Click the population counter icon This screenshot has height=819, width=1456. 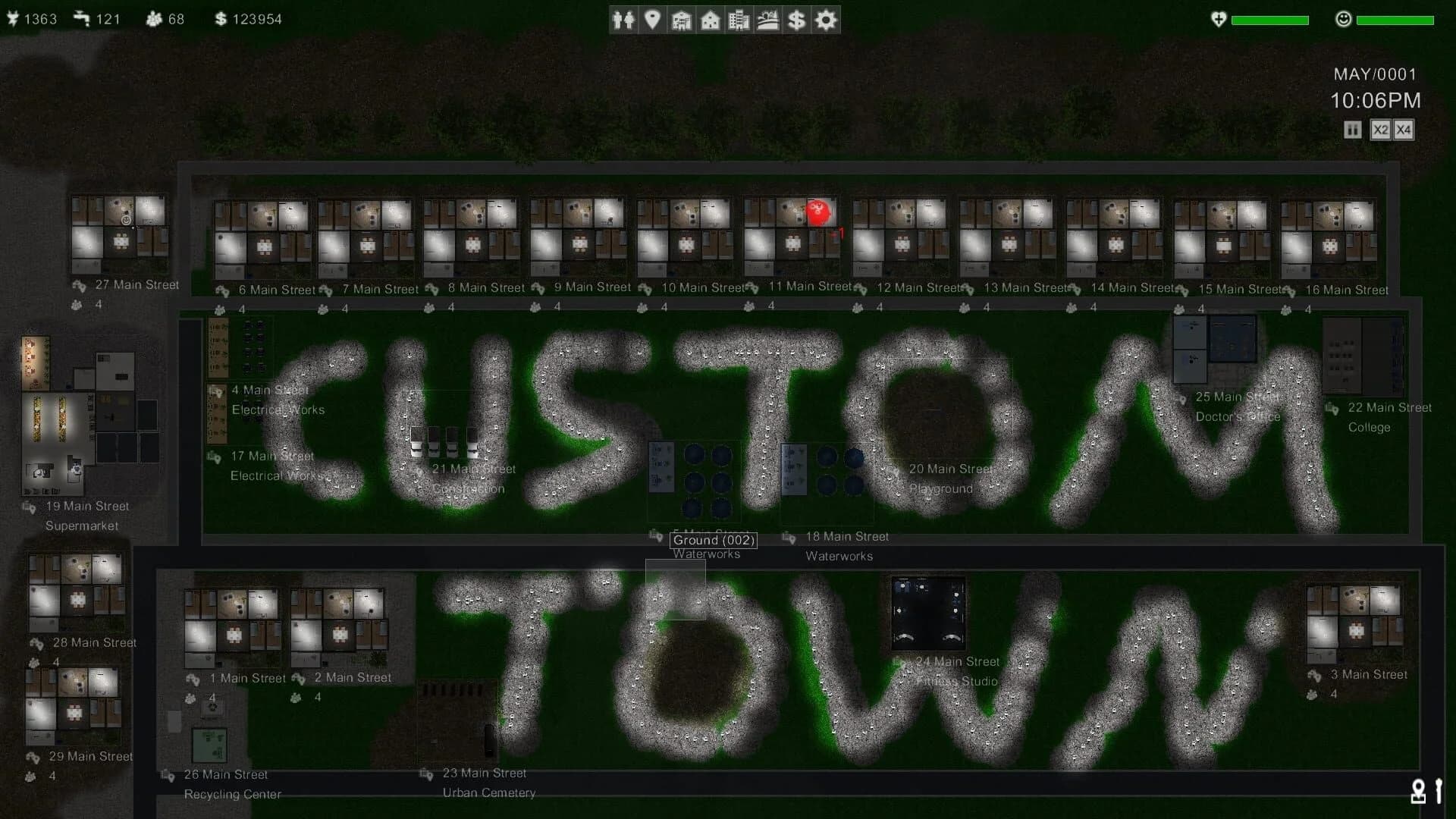pyautogui.click(x=152, y=19)
